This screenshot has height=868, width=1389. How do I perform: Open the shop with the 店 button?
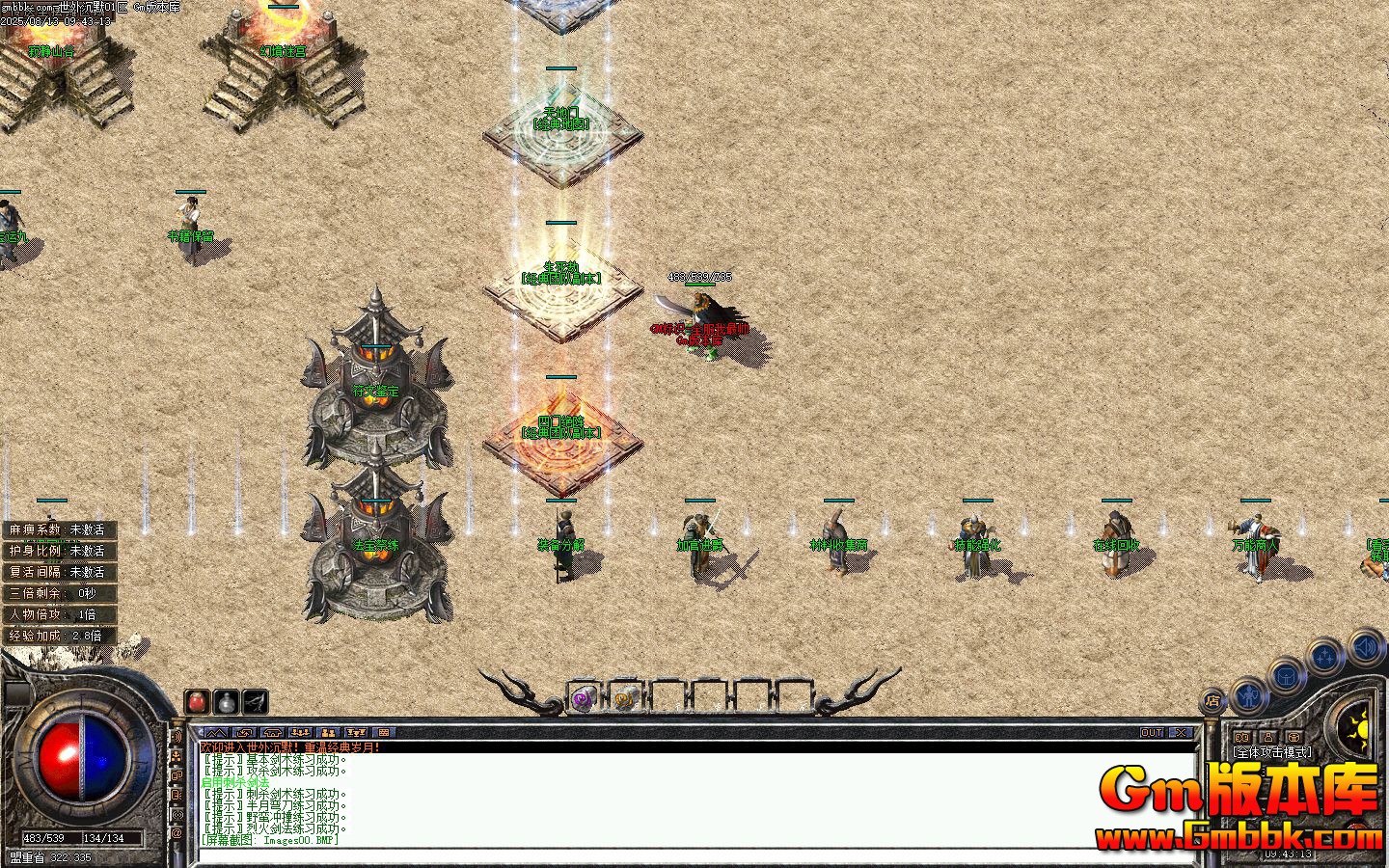[1213, 701]
